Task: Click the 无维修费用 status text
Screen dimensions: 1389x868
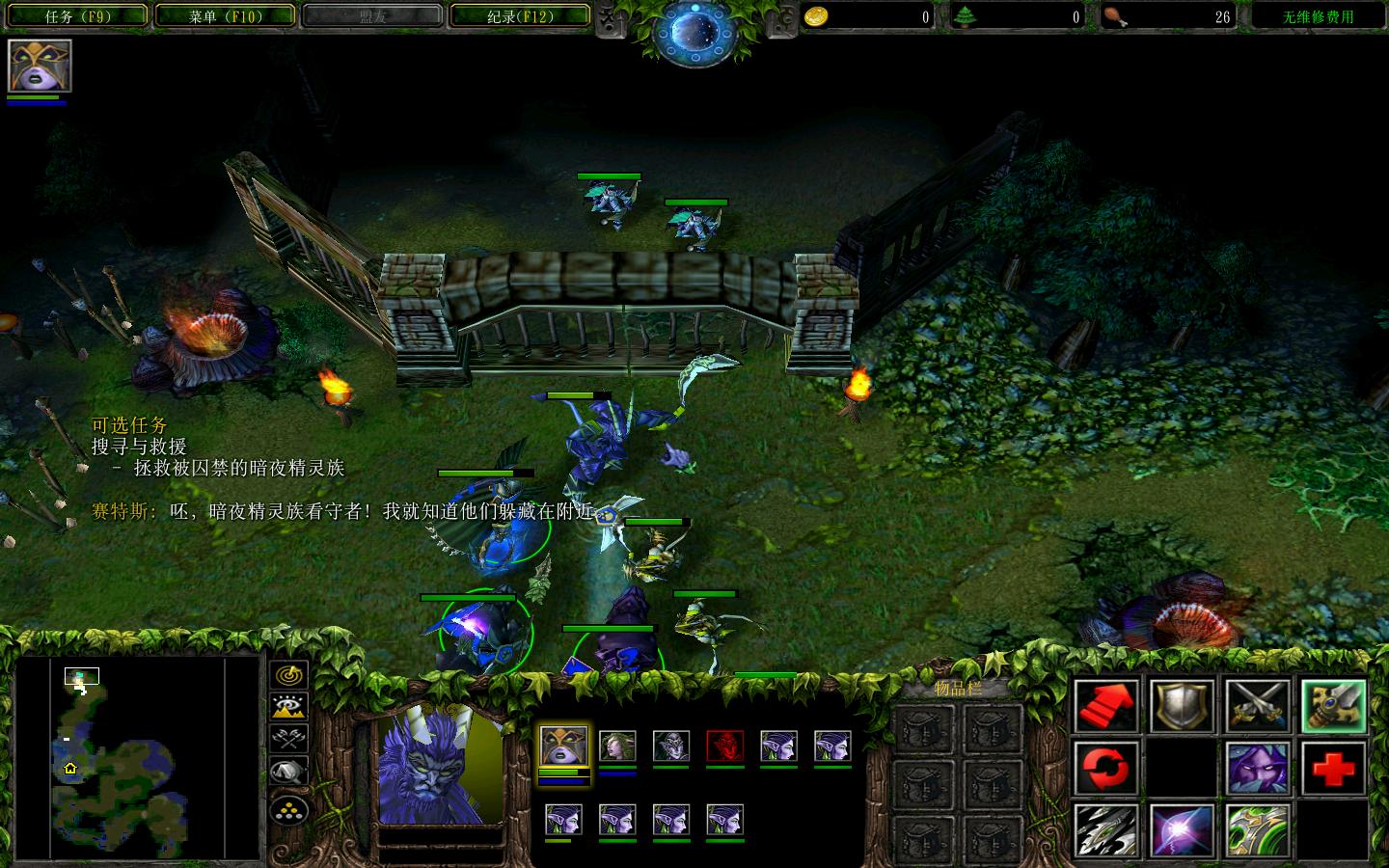Action: [x=1316, y=15]
